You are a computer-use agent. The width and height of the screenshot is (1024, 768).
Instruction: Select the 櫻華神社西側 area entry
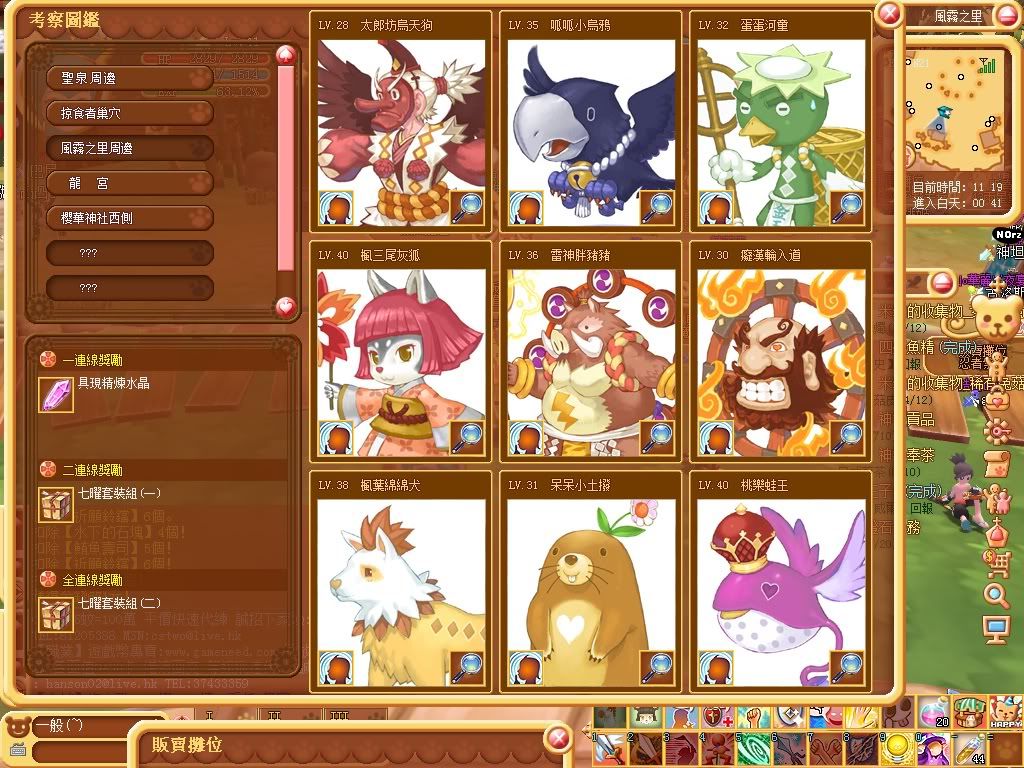point(130,218)
